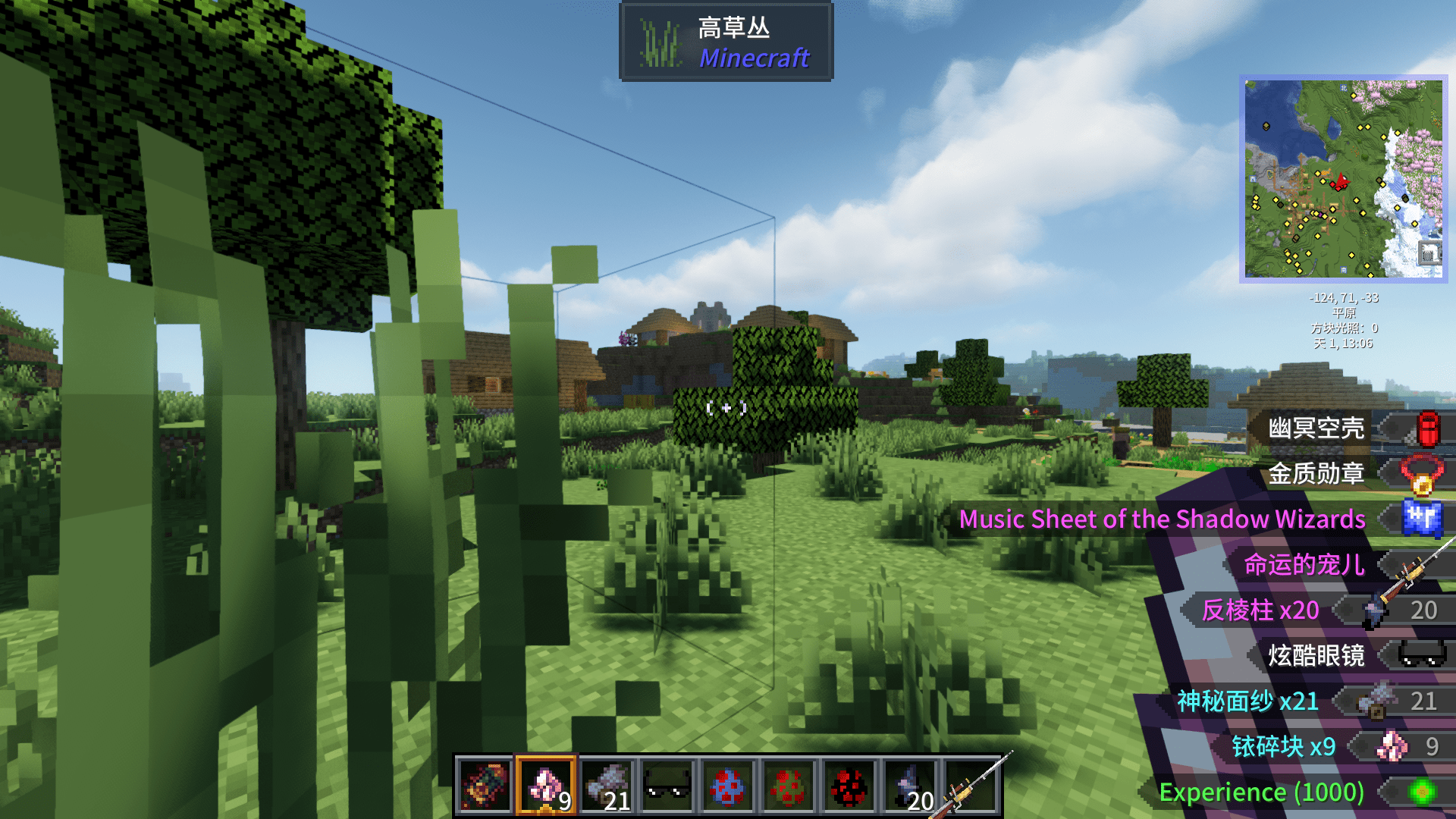Screen dimensions: 1456x819
Task: Click the Music Sheet of the Shadow Wizards label
Action: click(x=1162, y=519)
